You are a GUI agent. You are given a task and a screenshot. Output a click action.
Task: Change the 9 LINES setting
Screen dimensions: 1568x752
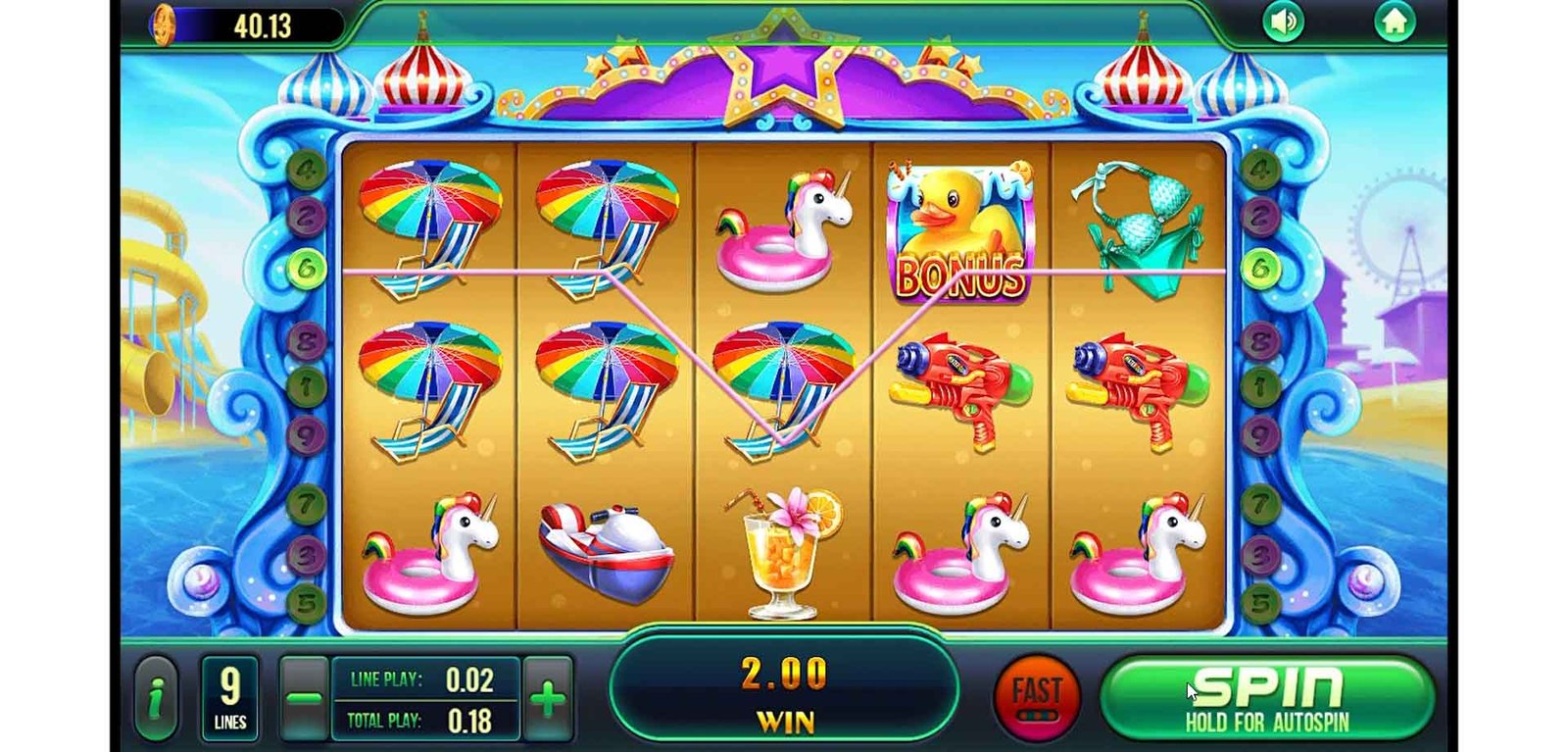pyautogui.click(x=230, y=698)
